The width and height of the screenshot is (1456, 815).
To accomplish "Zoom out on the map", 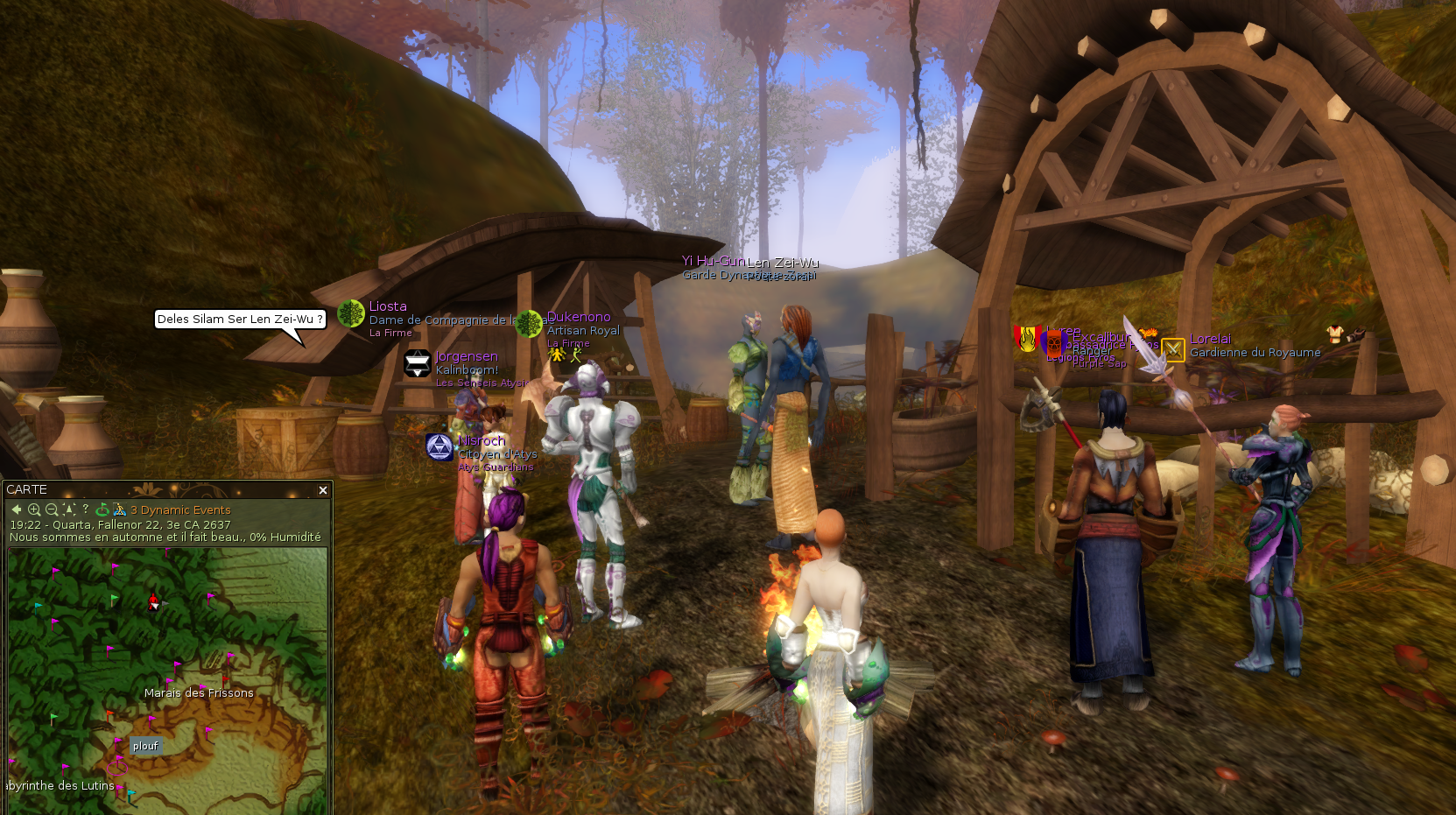I will (x=52, y=509).
